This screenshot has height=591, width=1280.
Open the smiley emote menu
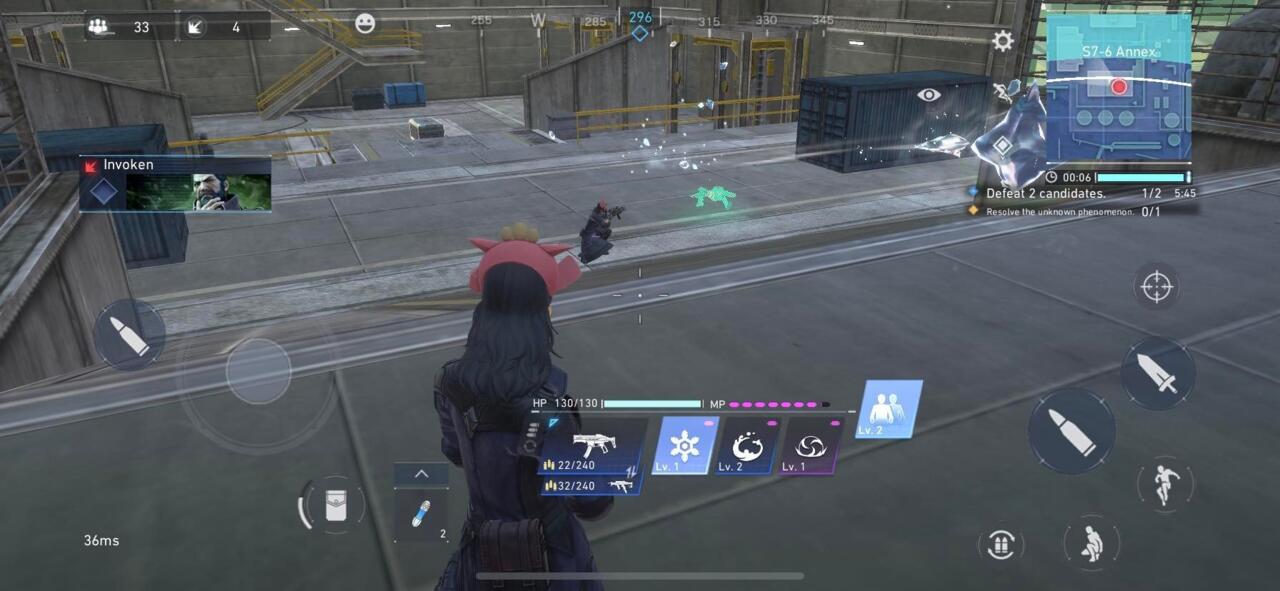coord(365,23)
